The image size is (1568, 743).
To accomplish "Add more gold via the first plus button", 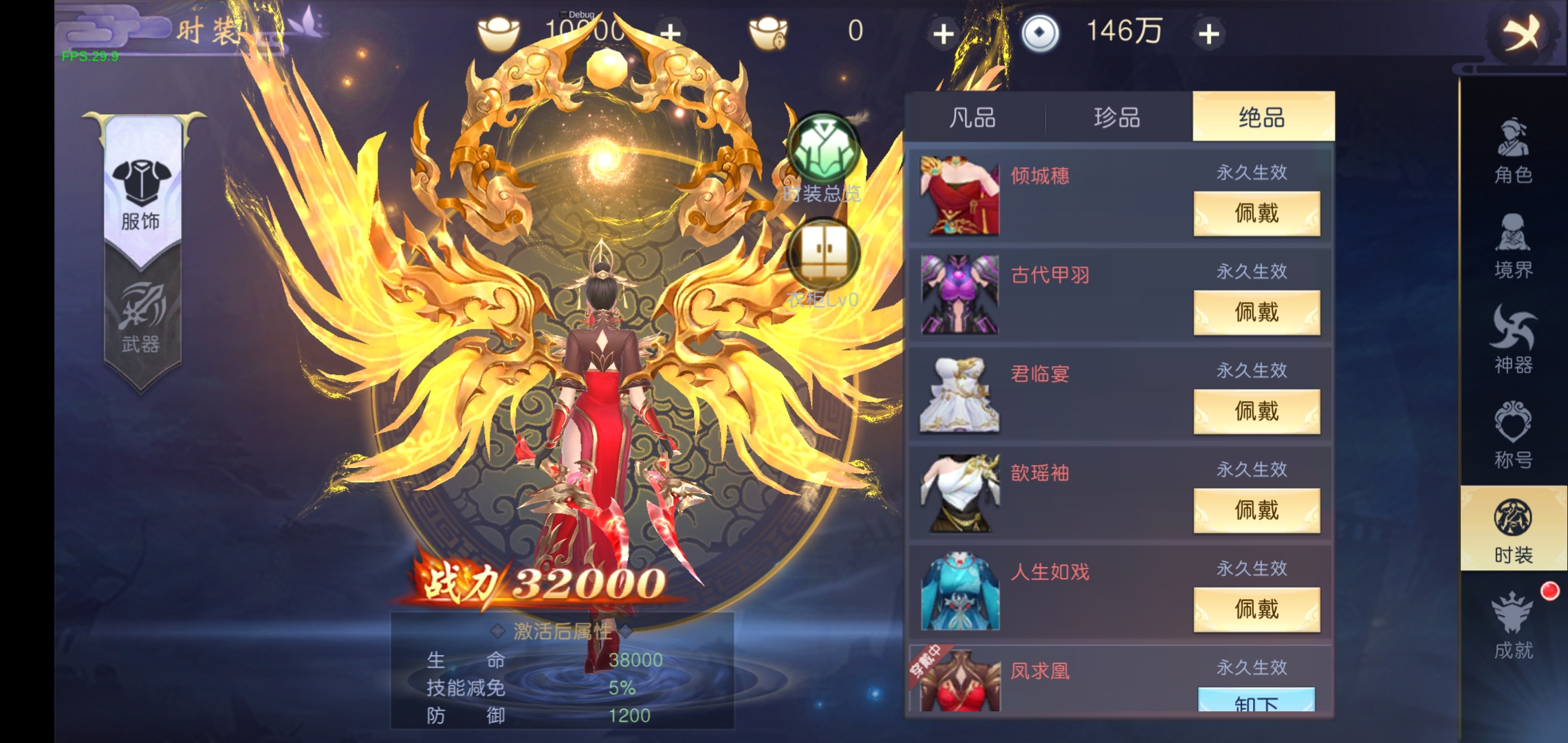I will 671,31.
